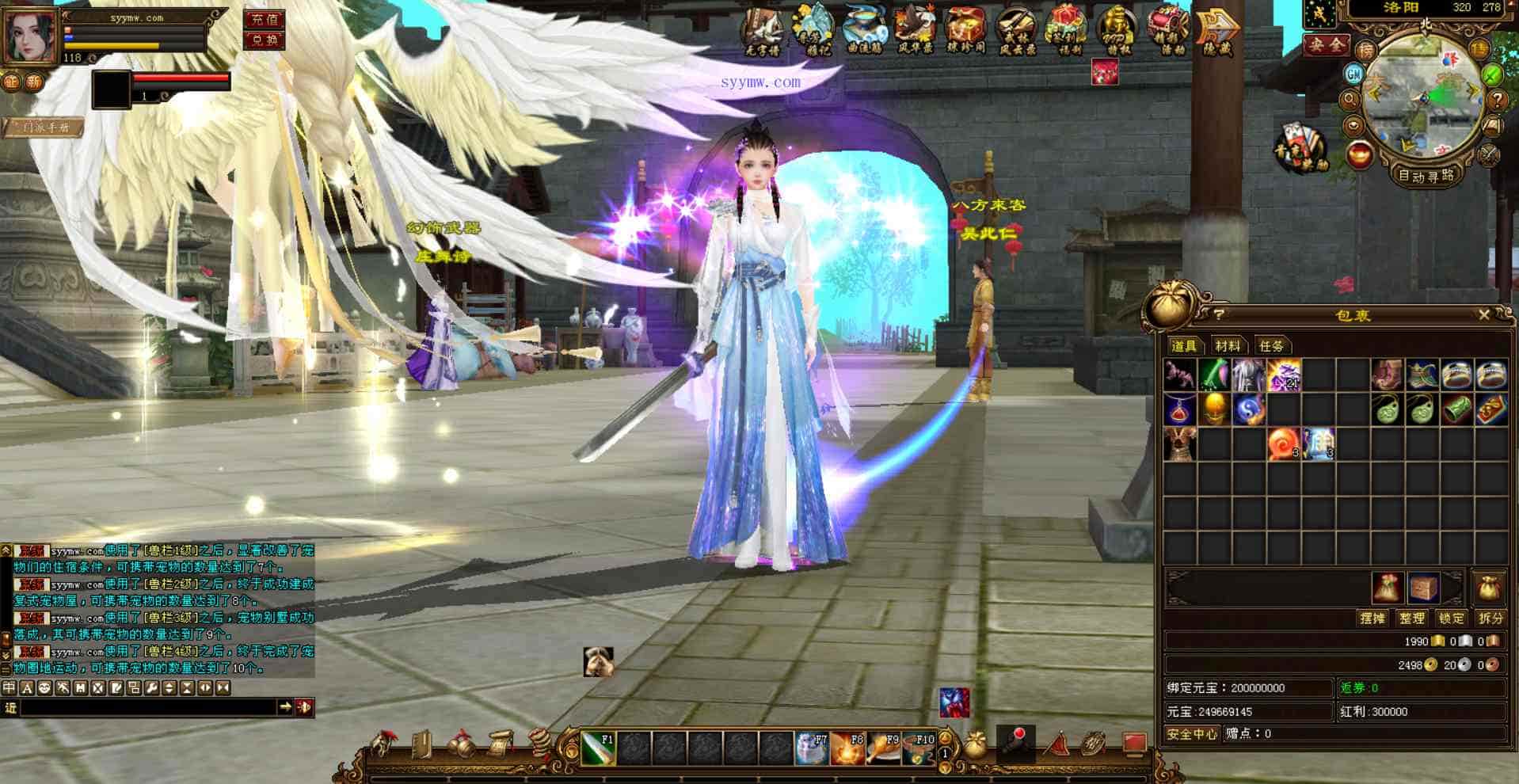
Task: Select the red gem necklace item
Action: 1179,410
